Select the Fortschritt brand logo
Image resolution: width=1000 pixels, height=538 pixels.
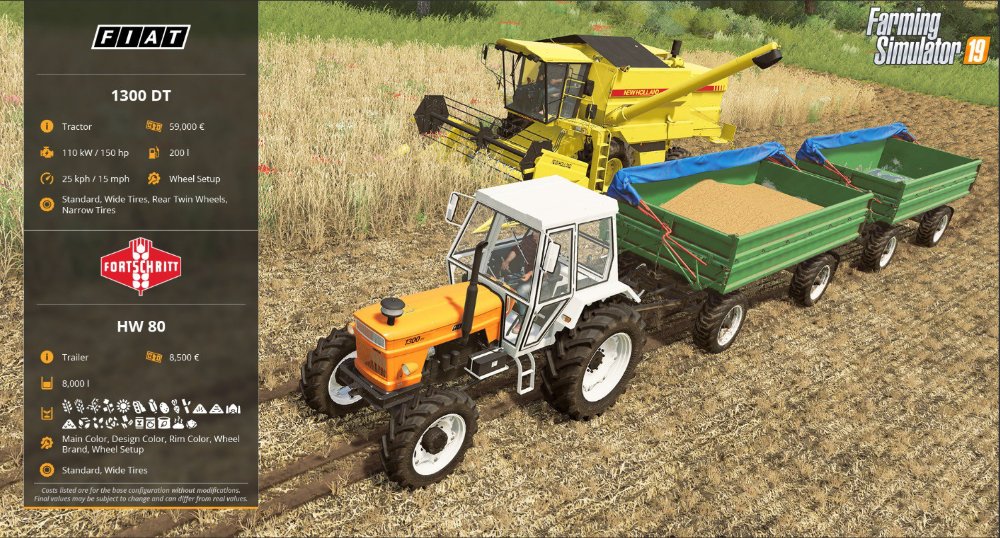coord(141,266)
